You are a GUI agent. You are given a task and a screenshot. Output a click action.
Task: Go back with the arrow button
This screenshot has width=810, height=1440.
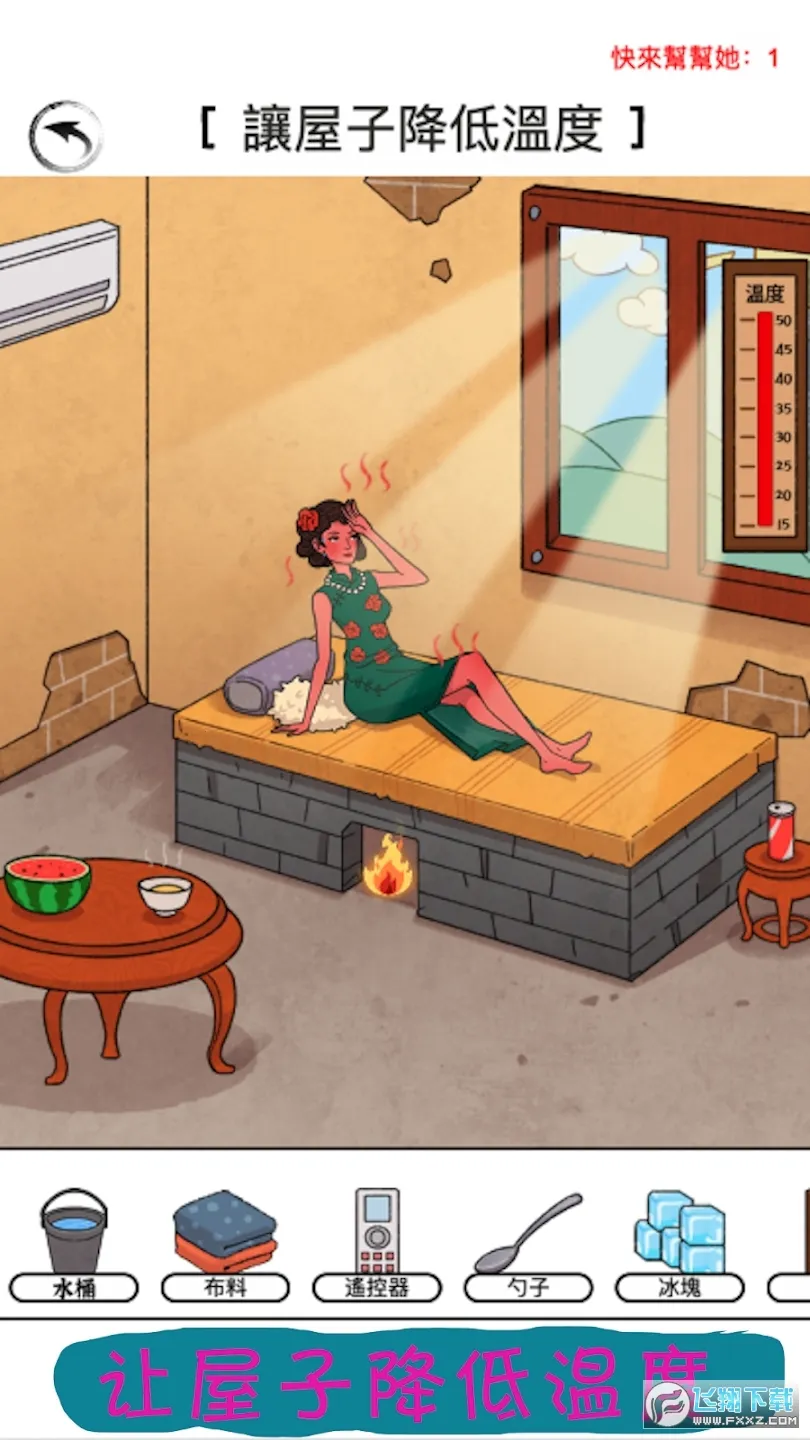tap(66, 135)
